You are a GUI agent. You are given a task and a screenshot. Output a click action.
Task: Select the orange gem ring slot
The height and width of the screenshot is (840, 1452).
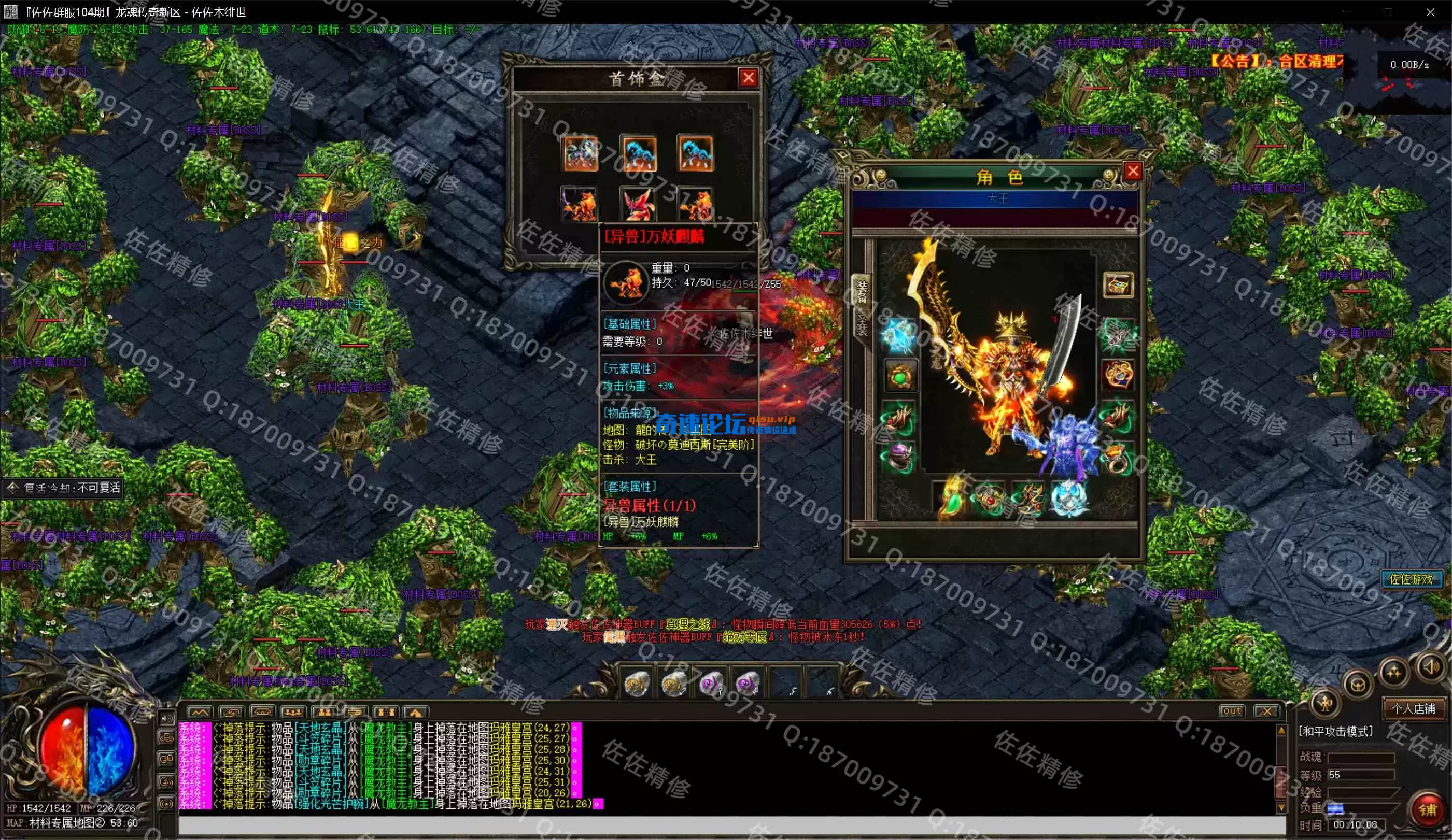[x=1117, y=459]
